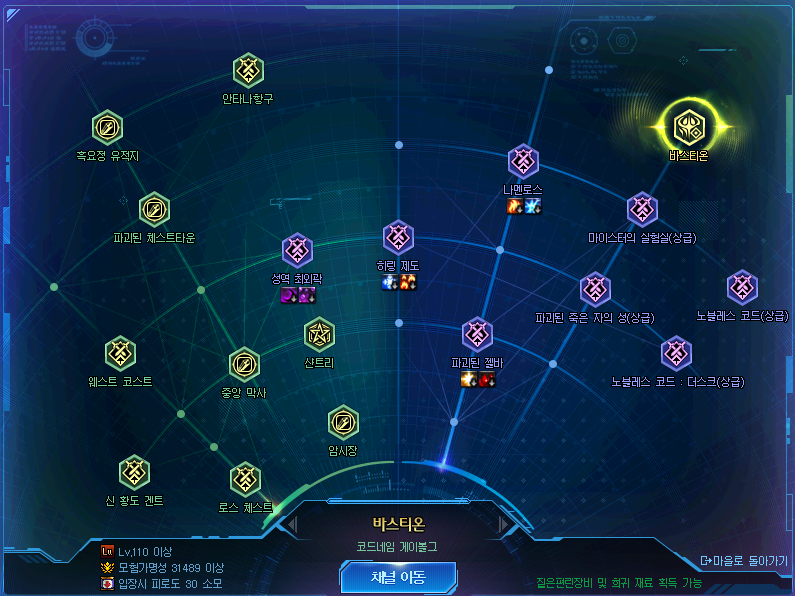Choose the 나멘로스 dungeon marker

[523, 162]
